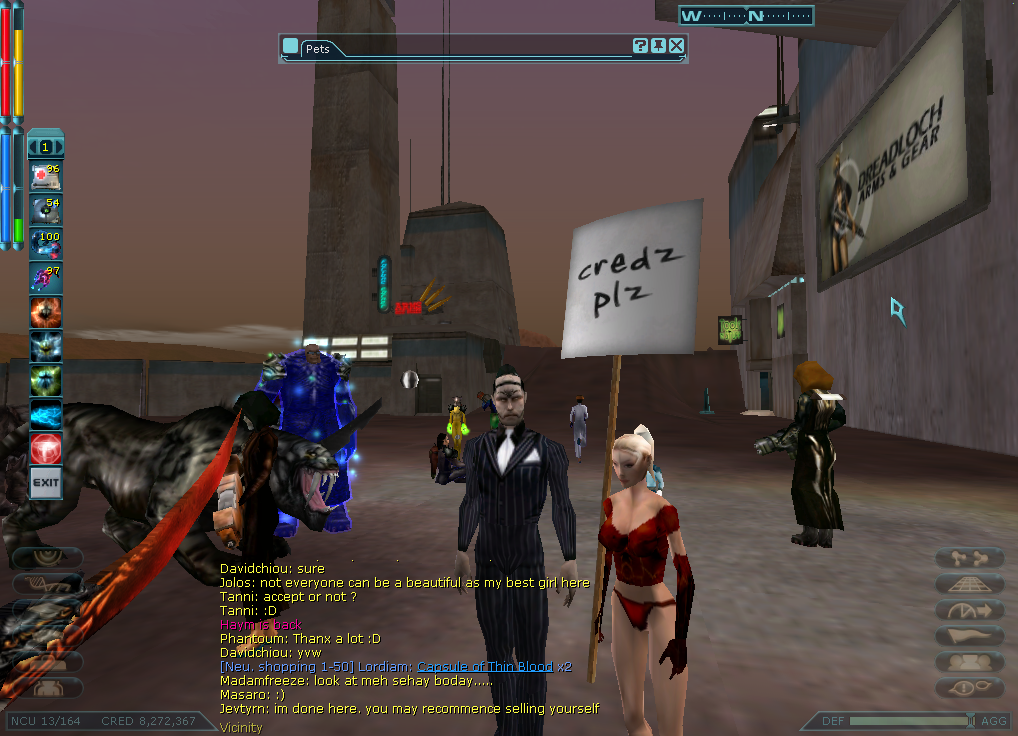Screen dimensions: 1018x736
Task: Open the molecule-icon menu button
Action: (969, 558)
